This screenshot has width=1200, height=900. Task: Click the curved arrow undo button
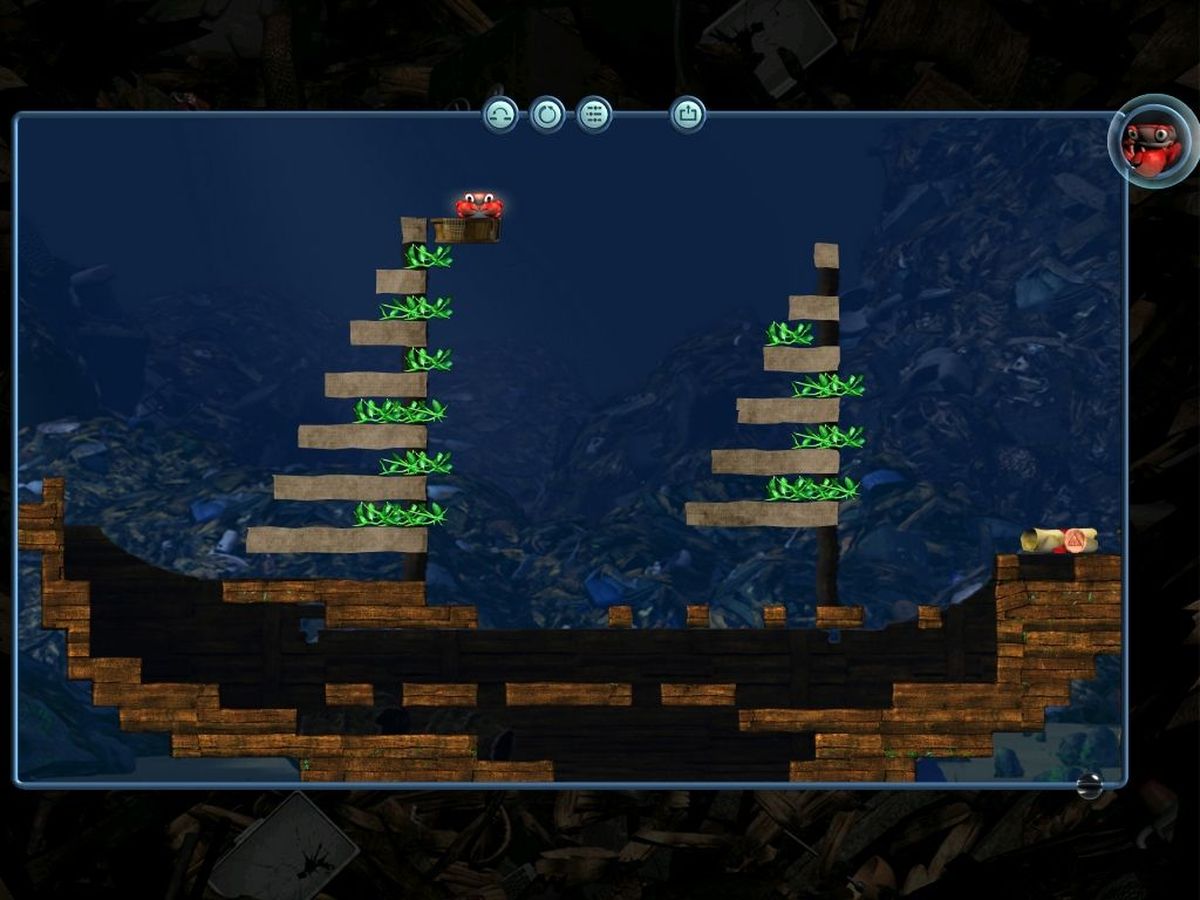coord(501,115)
